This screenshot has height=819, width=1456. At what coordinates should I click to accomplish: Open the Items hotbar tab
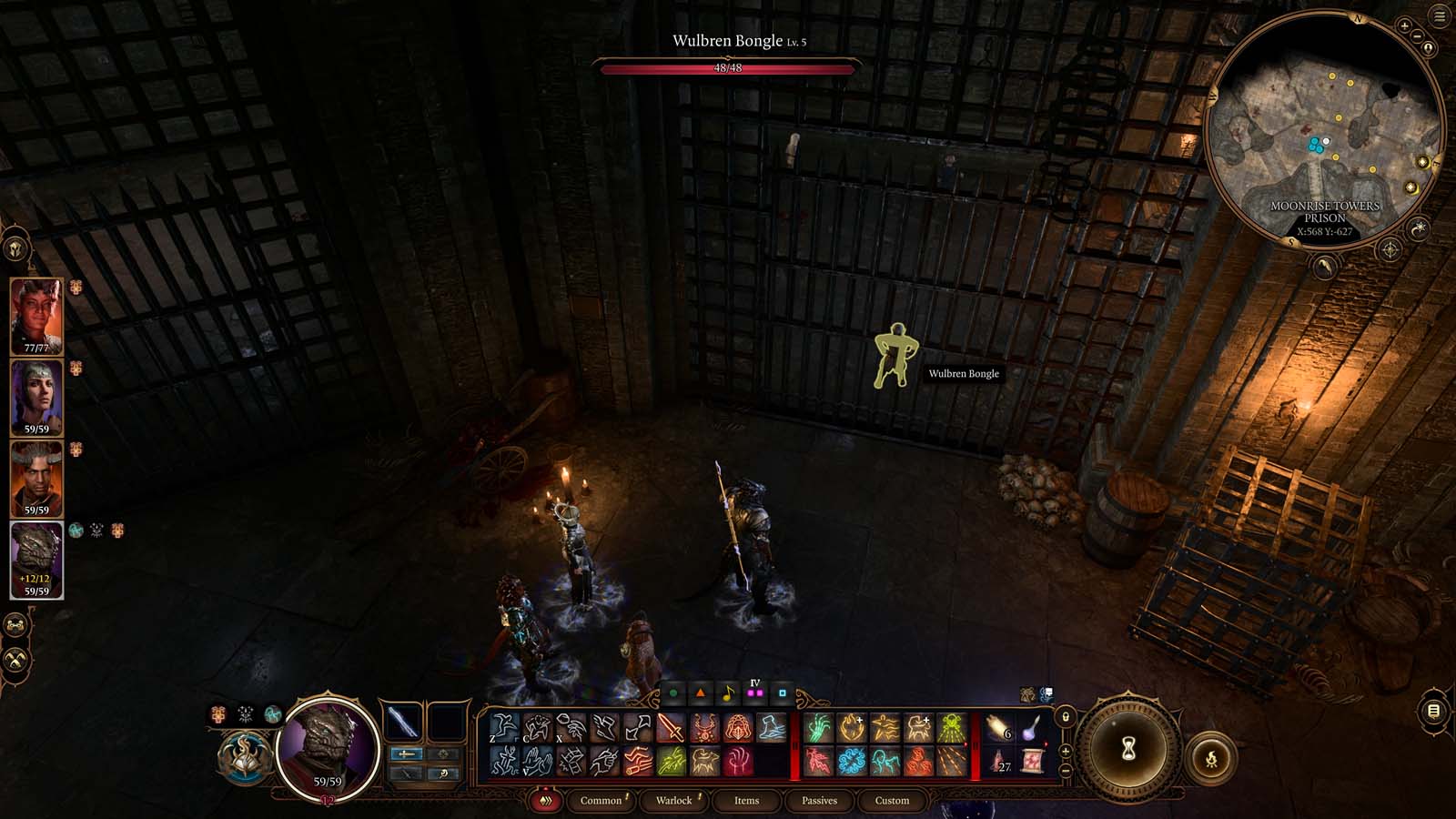tap(745, 801)
